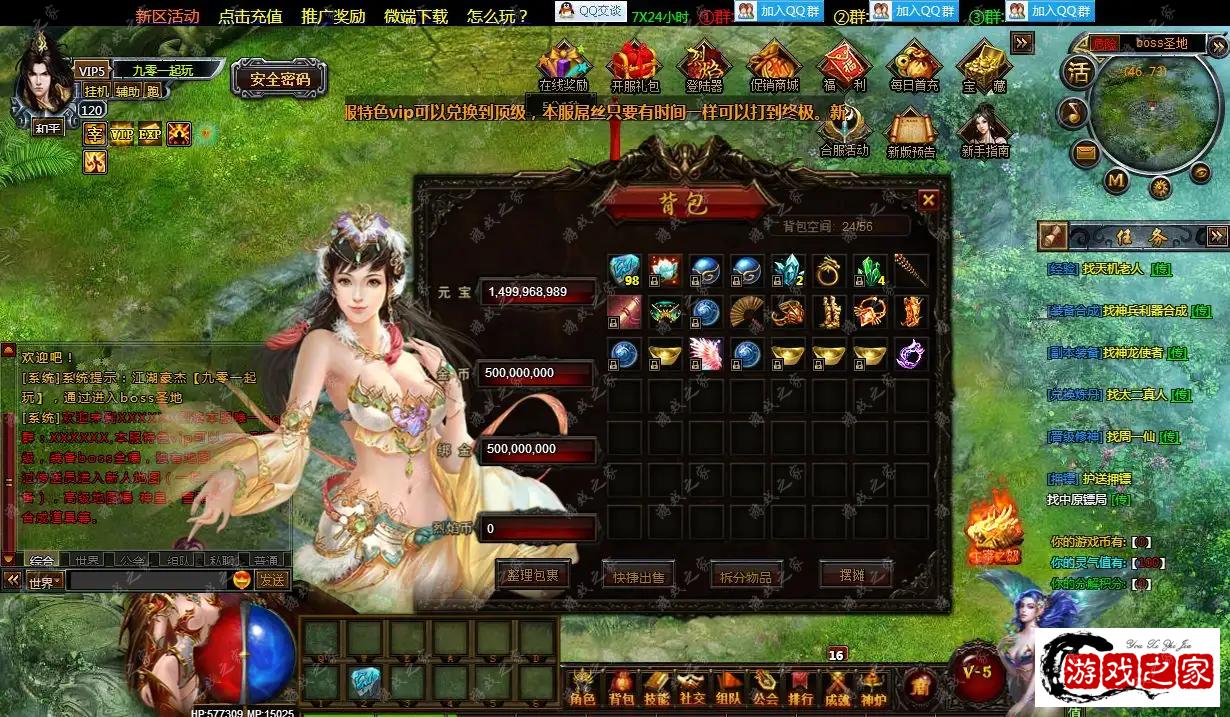Switch to the 世界 chat tab
The width and height of the screenshot is (1230, 717).
87,560
